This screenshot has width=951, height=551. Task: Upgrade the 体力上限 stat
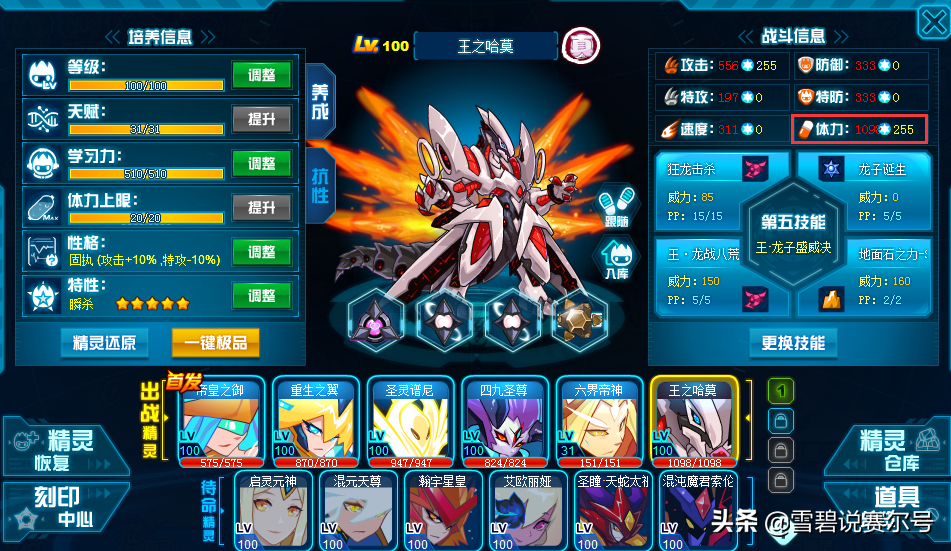click(261, 207)
